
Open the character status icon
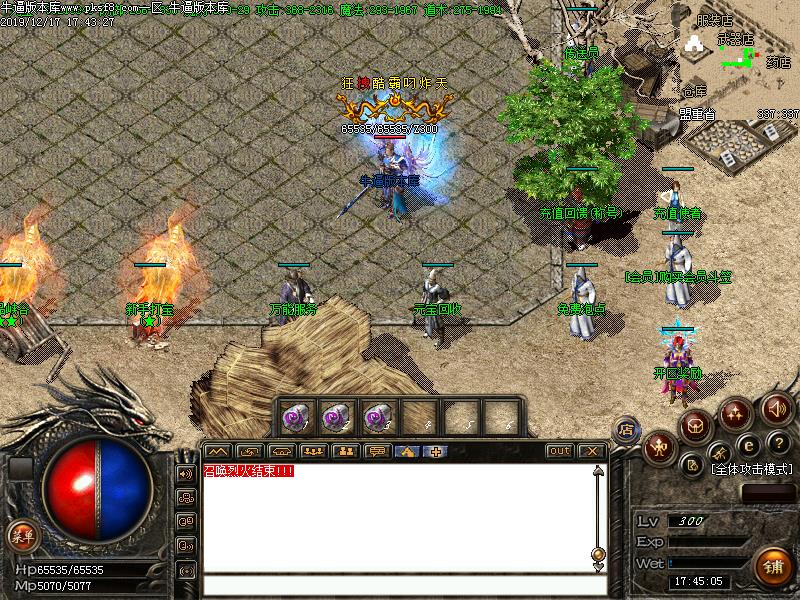tap(658, 447)
